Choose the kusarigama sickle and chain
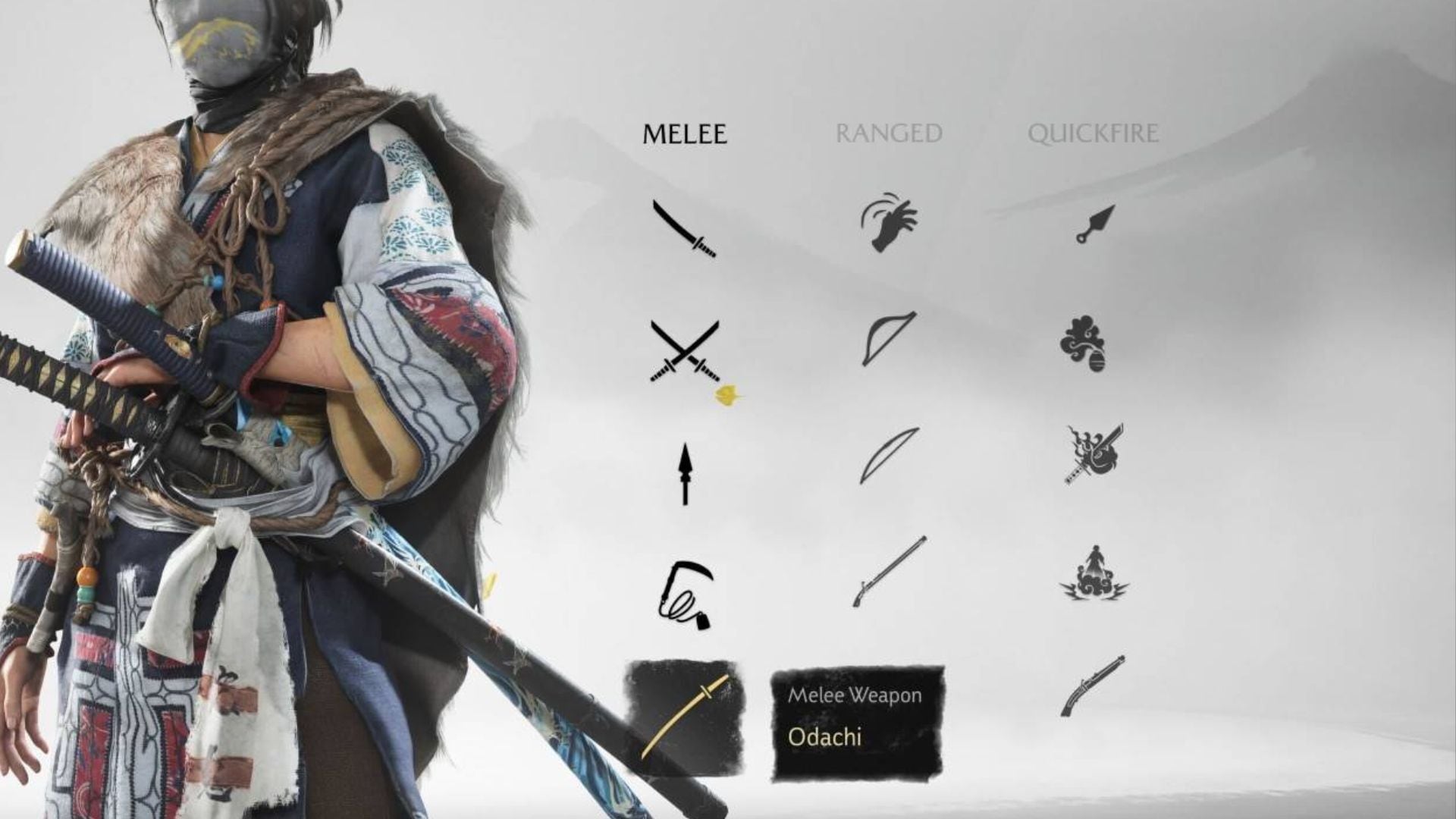Viewport: 1456px width, 819px height. 685,595
